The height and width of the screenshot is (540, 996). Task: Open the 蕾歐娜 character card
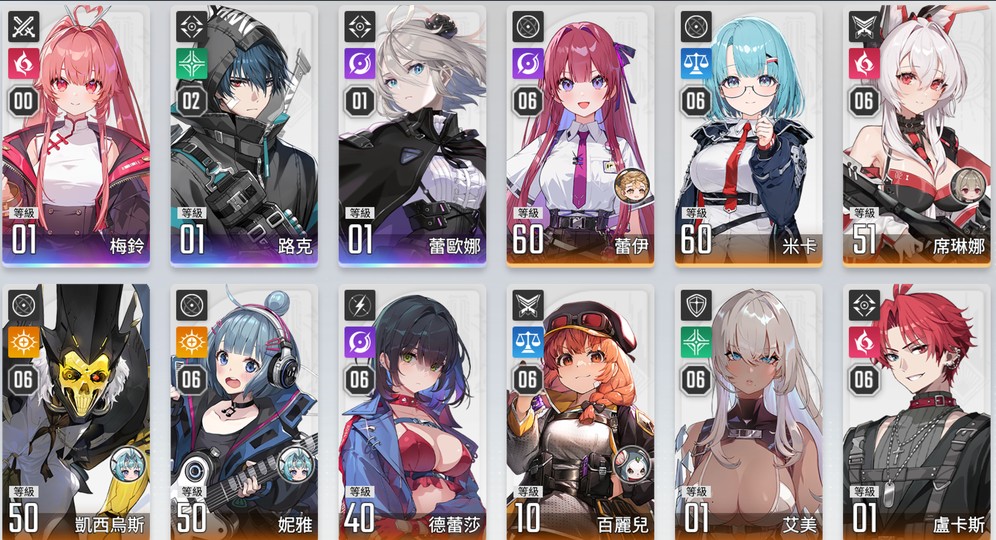[x=412, y=135]
